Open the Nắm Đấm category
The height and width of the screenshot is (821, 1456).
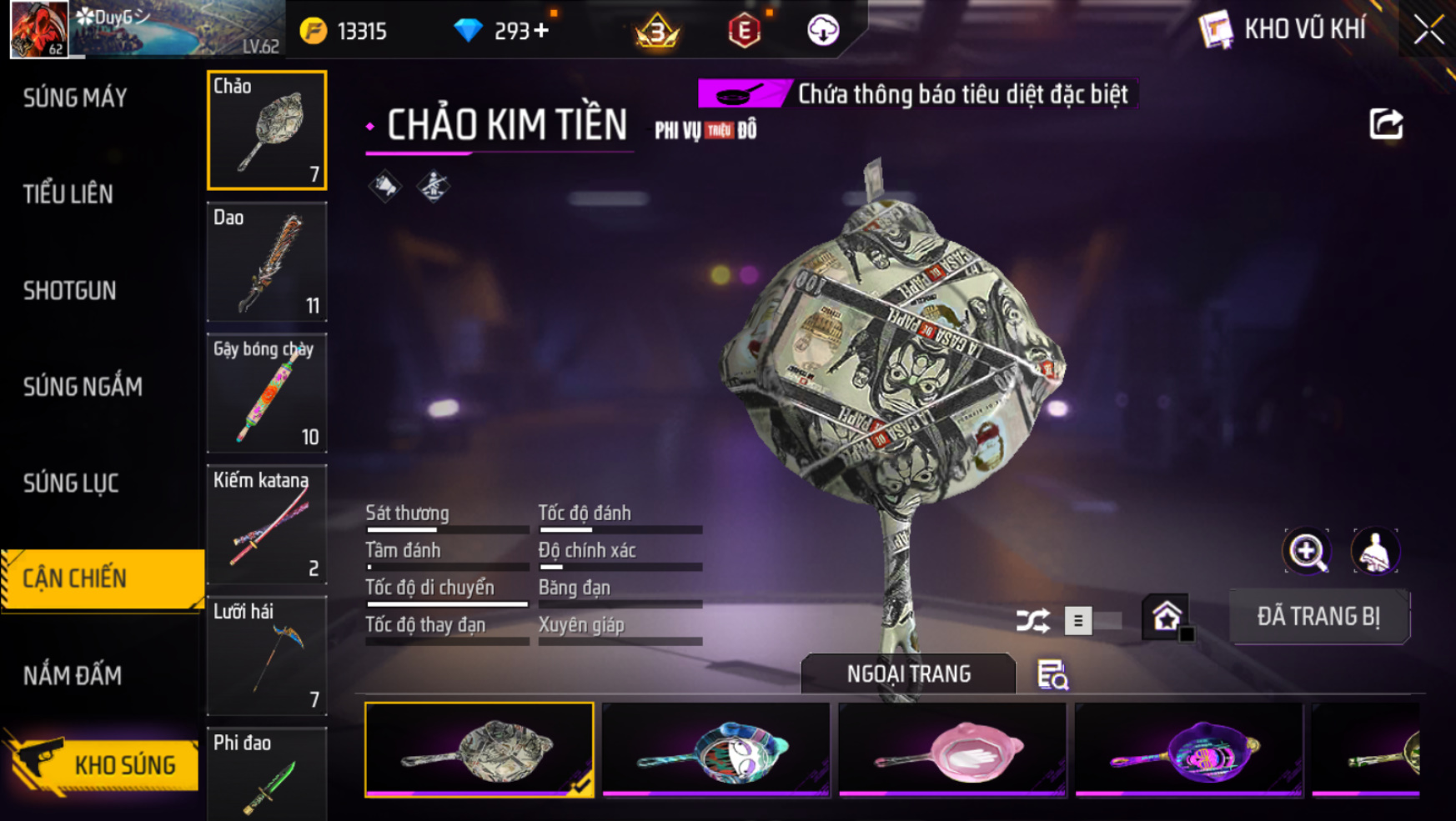73,676
